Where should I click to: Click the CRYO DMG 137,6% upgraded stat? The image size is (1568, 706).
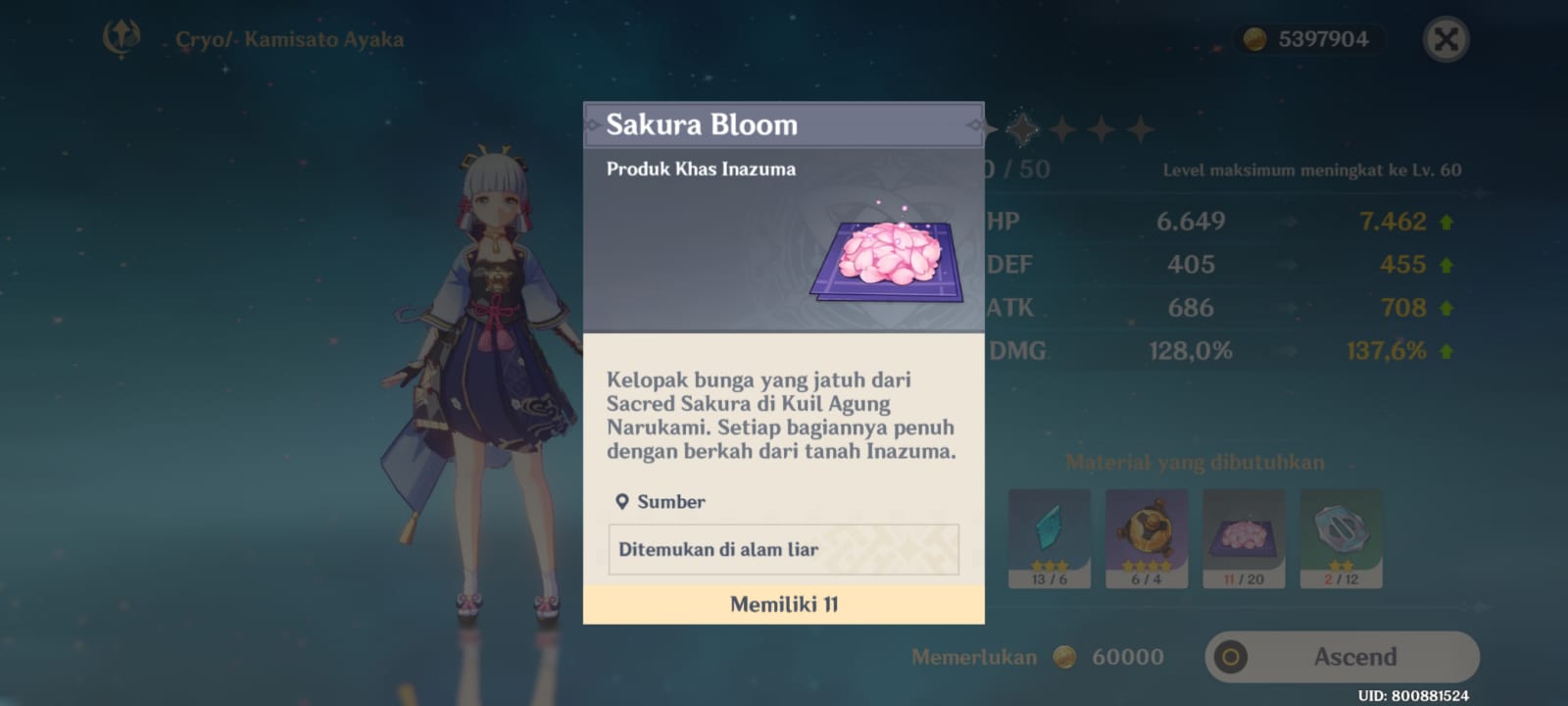1389,349
